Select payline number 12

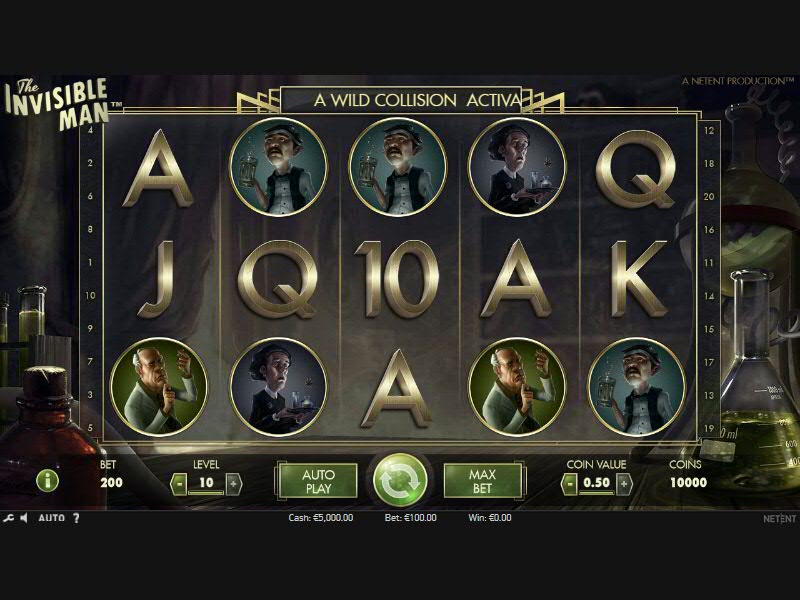click(x=709, y=130)
